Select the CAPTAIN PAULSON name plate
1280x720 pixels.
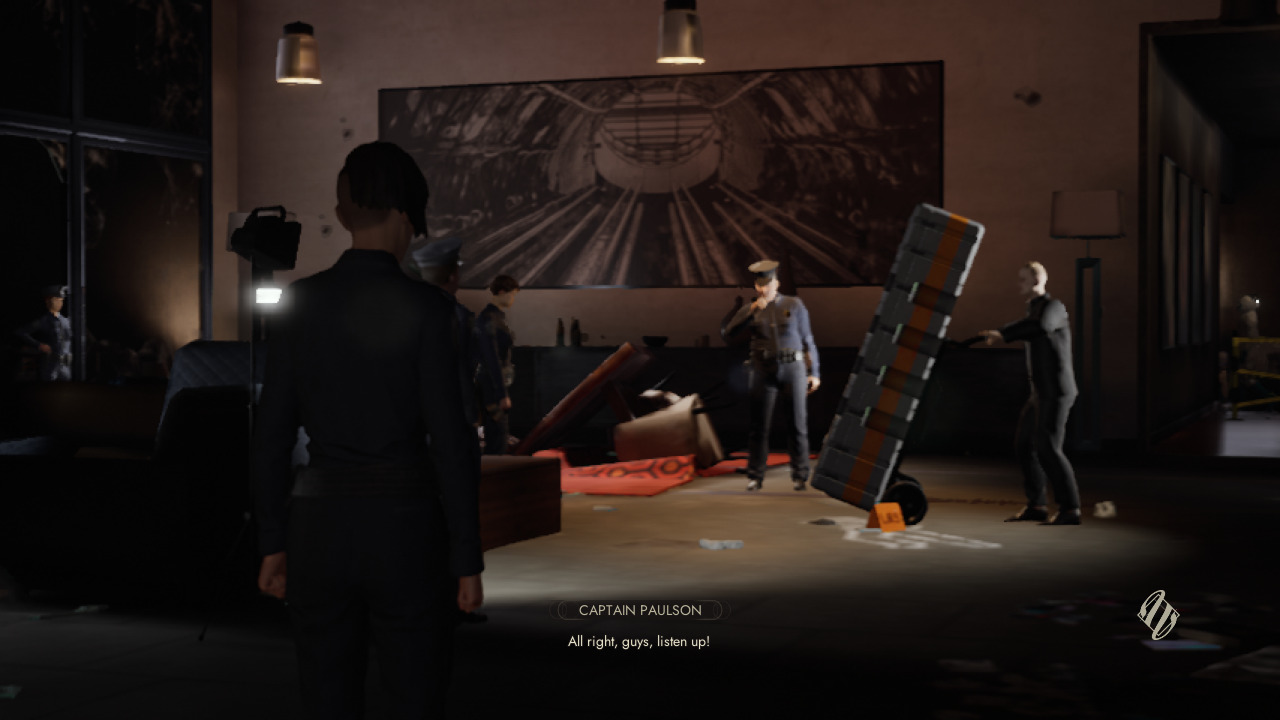coord(638,610)
